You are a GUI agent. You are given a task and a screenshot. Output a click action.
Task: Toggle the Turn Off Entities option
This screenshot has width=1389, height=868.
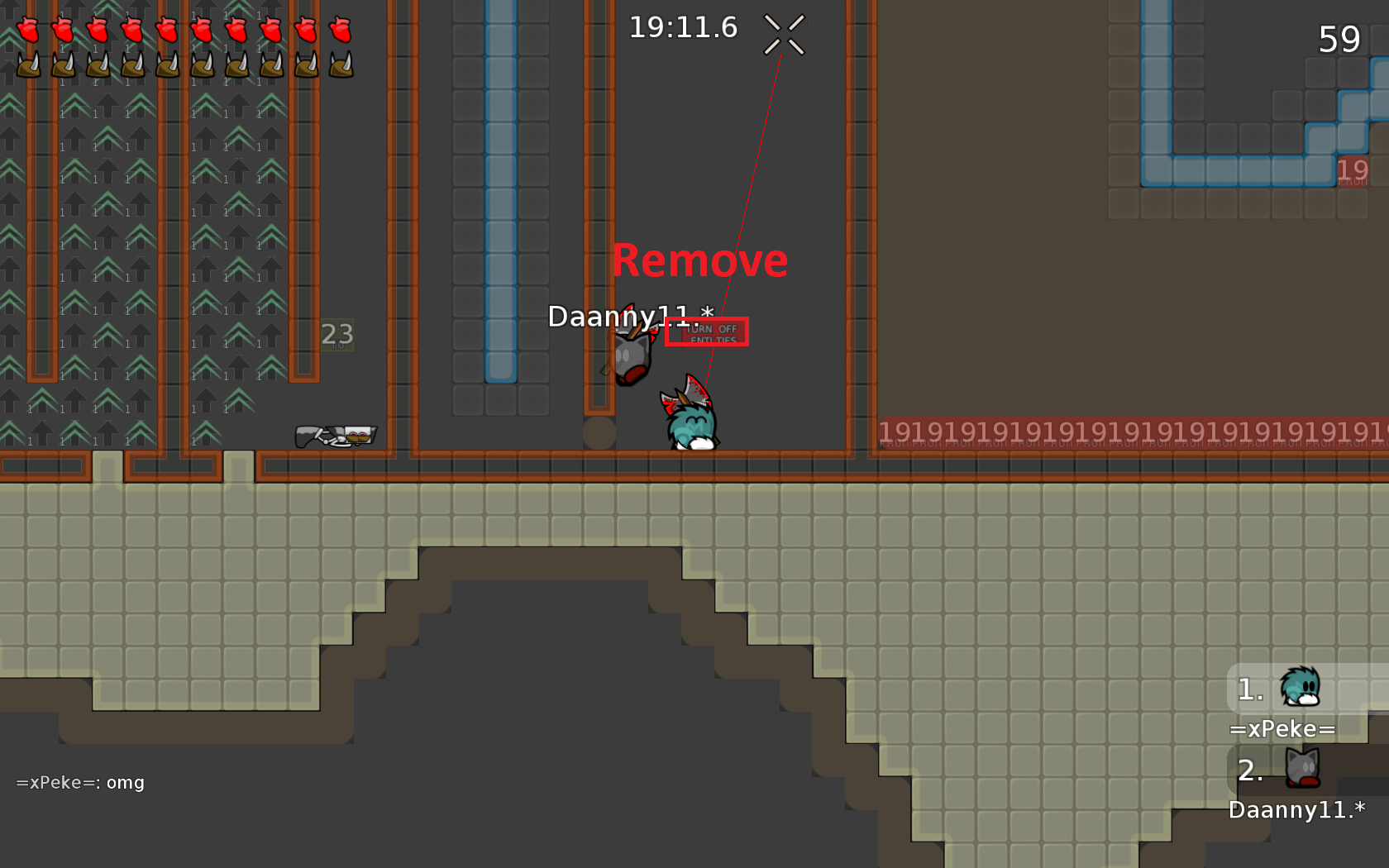point(707,331)
